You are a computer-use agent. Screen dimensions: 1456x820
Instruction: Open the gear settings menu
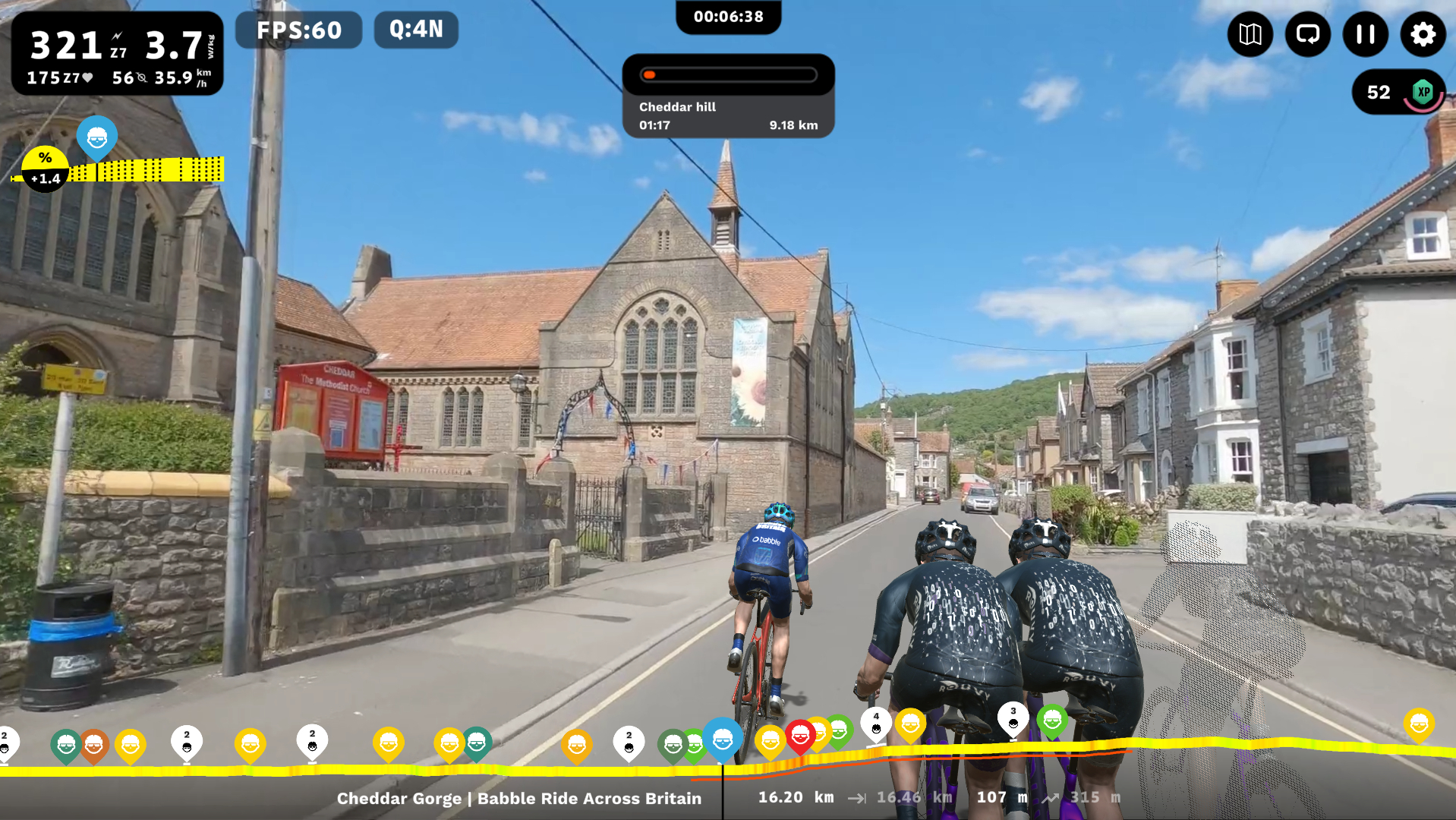click(1423, 34)
